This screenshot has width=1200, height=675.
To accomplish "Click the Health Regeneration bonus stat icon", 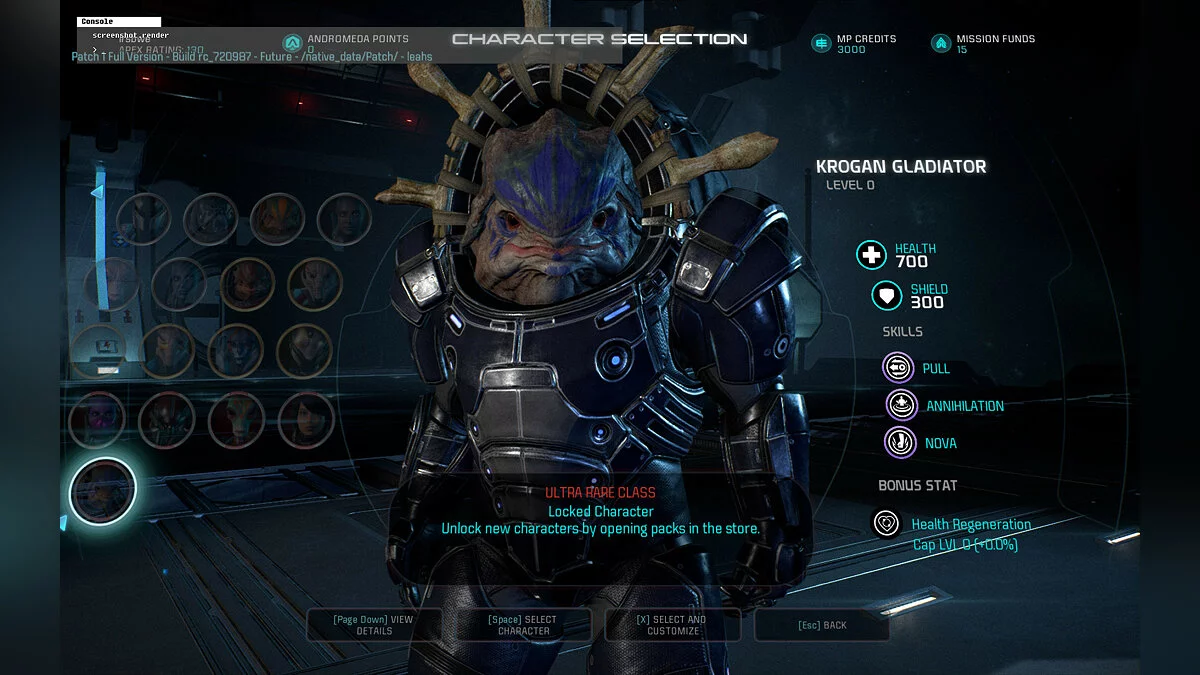I will tap(886, 523).
